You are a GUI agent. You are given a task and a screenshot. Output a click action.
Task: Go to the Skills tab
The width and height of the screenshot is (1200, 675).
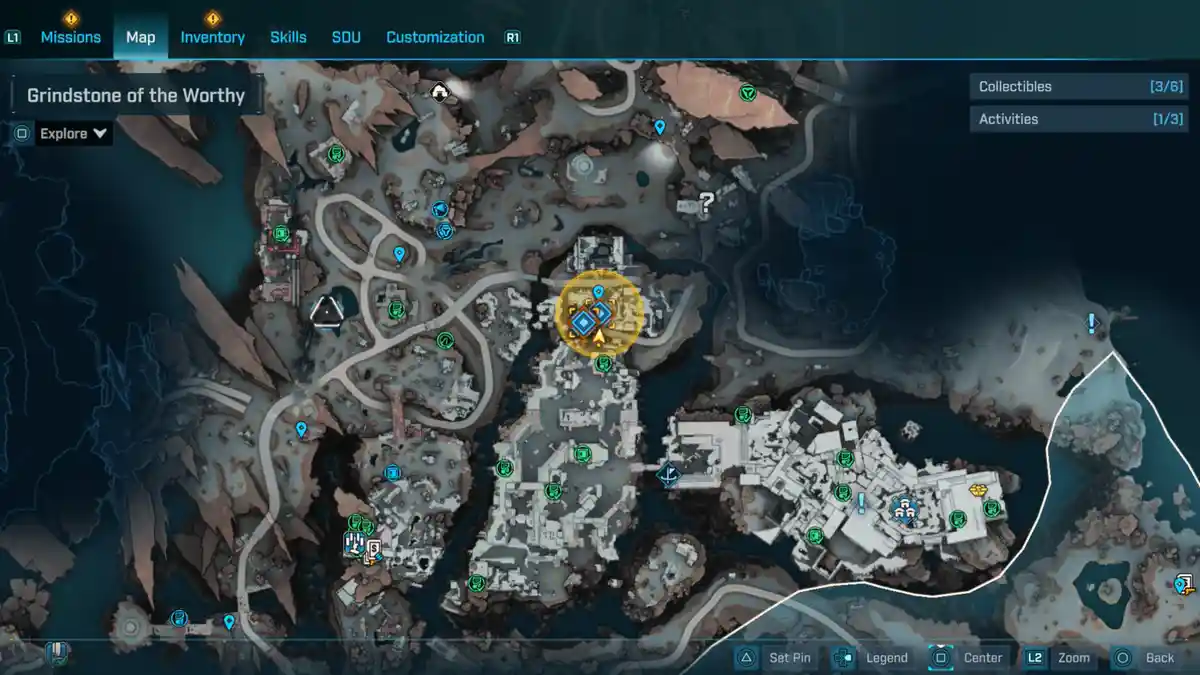[288, 37]
